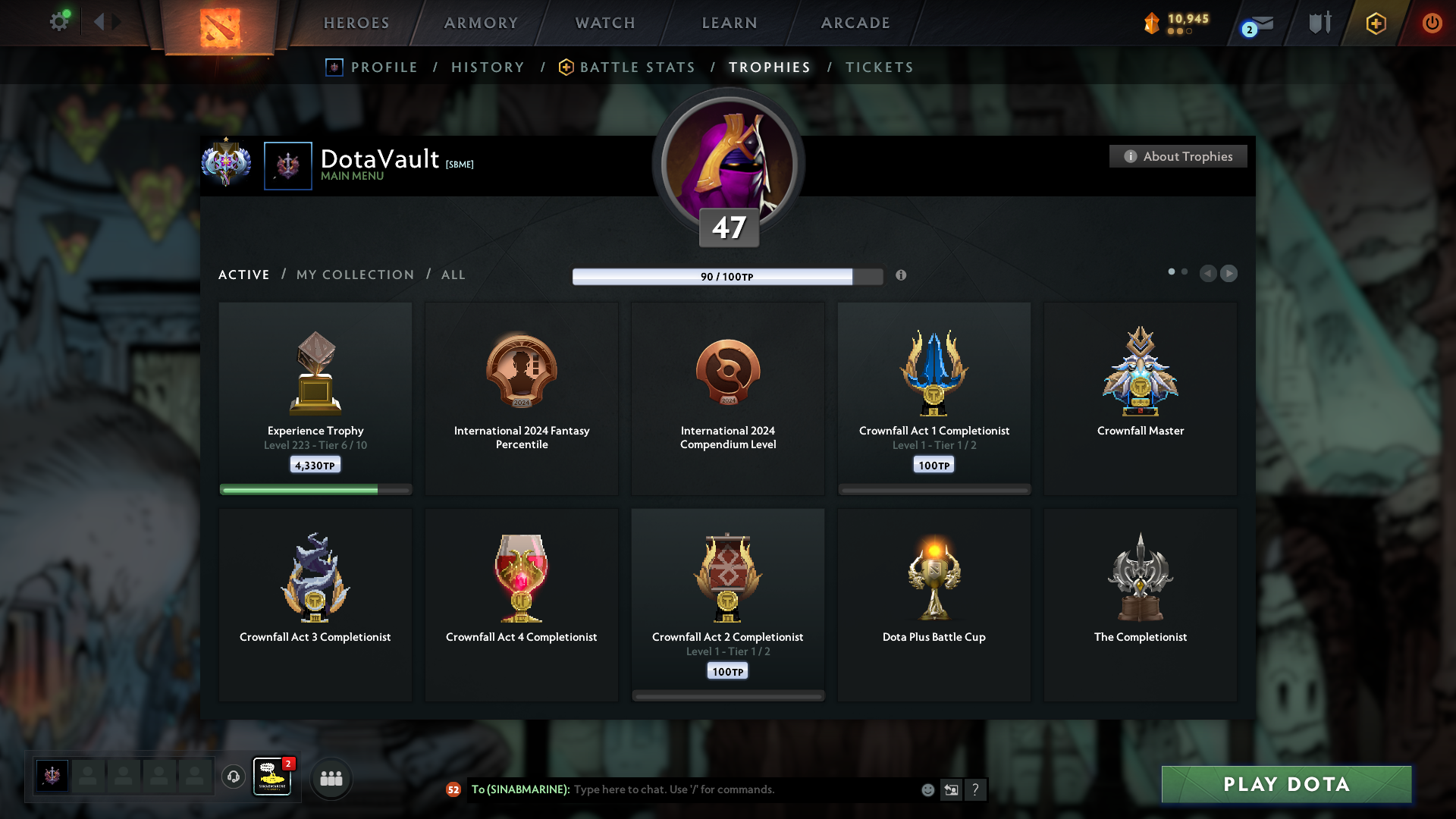Open the Arcade menu
Image resolution: width=1456 pixels, height=819 pixels.
[x=855, y=23]
